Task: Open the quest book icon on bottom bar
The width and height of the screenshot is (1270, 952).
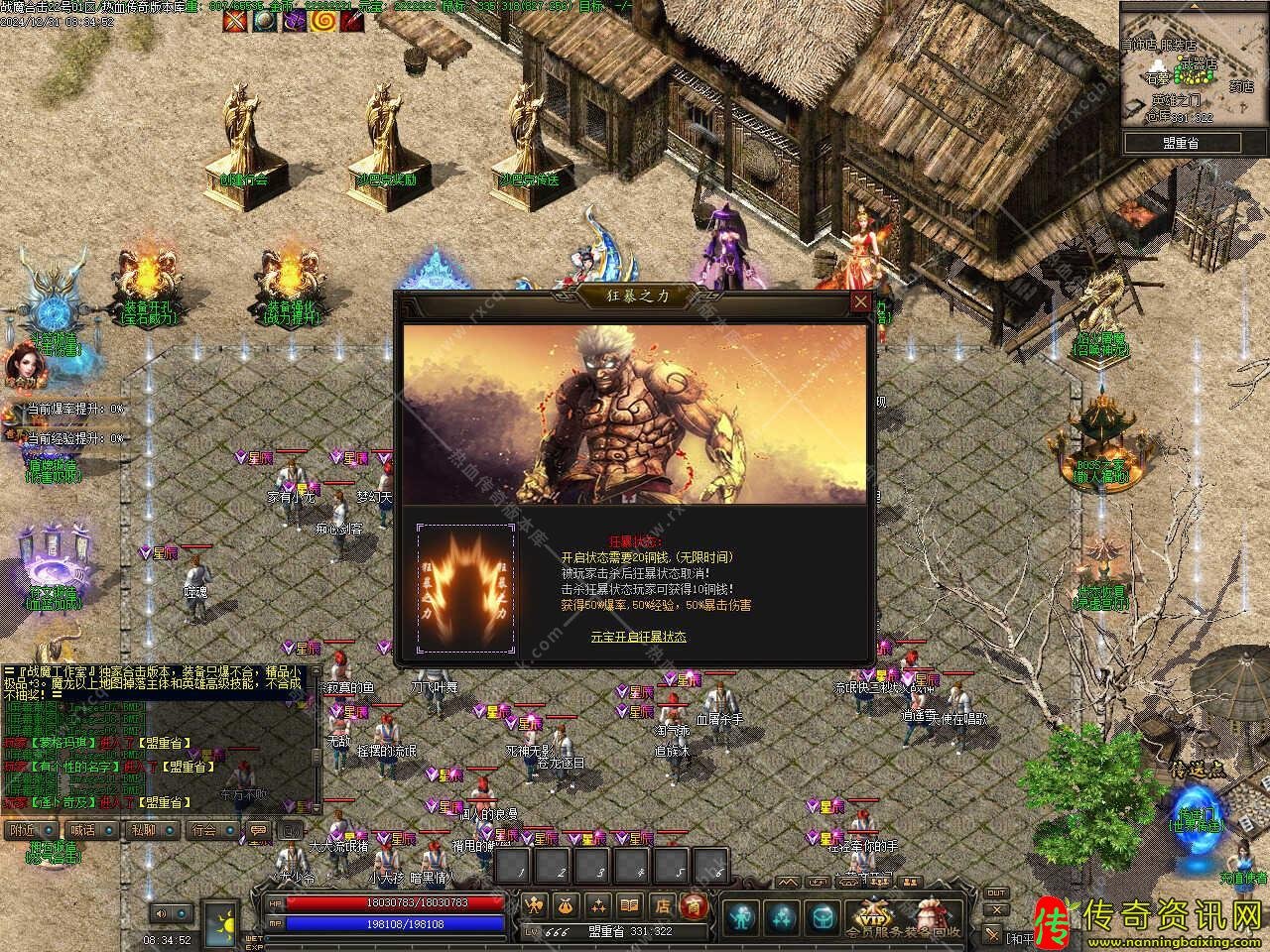Action: point(629,905)
